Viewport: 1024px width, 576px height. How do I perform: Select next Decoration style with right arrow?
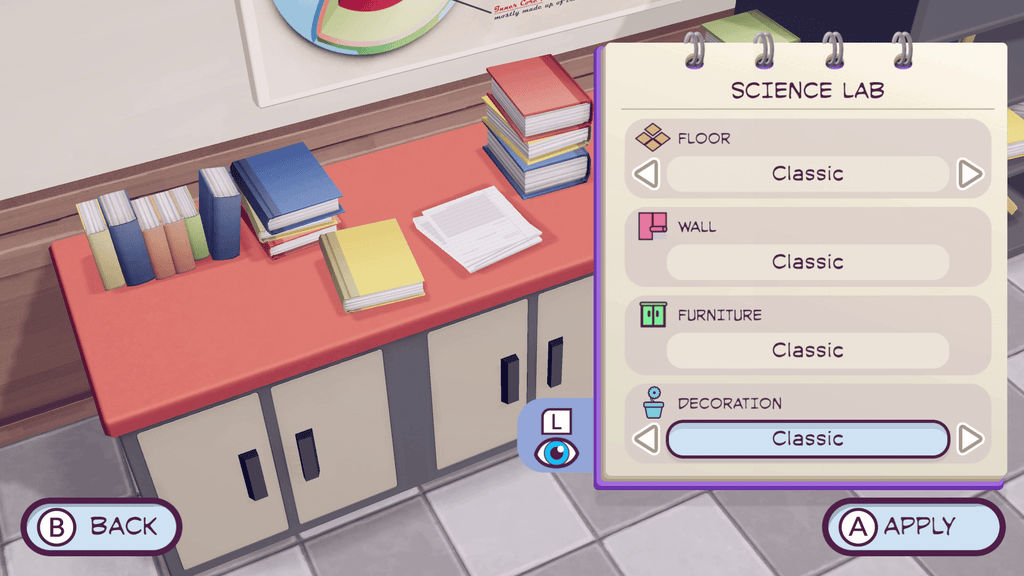click(970, 438)
